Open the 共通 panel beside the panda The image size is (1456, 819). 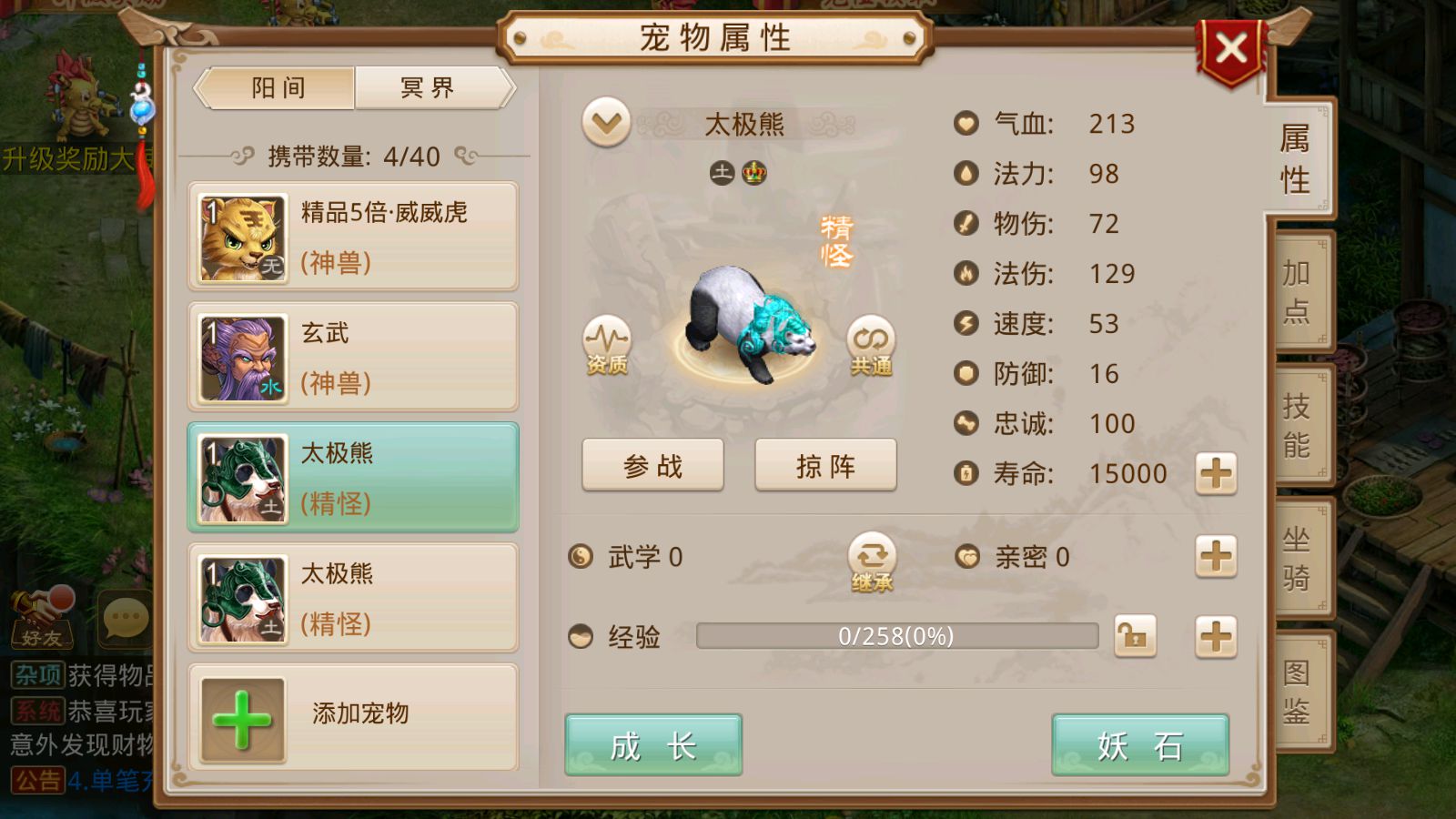(x=869, y=346)
